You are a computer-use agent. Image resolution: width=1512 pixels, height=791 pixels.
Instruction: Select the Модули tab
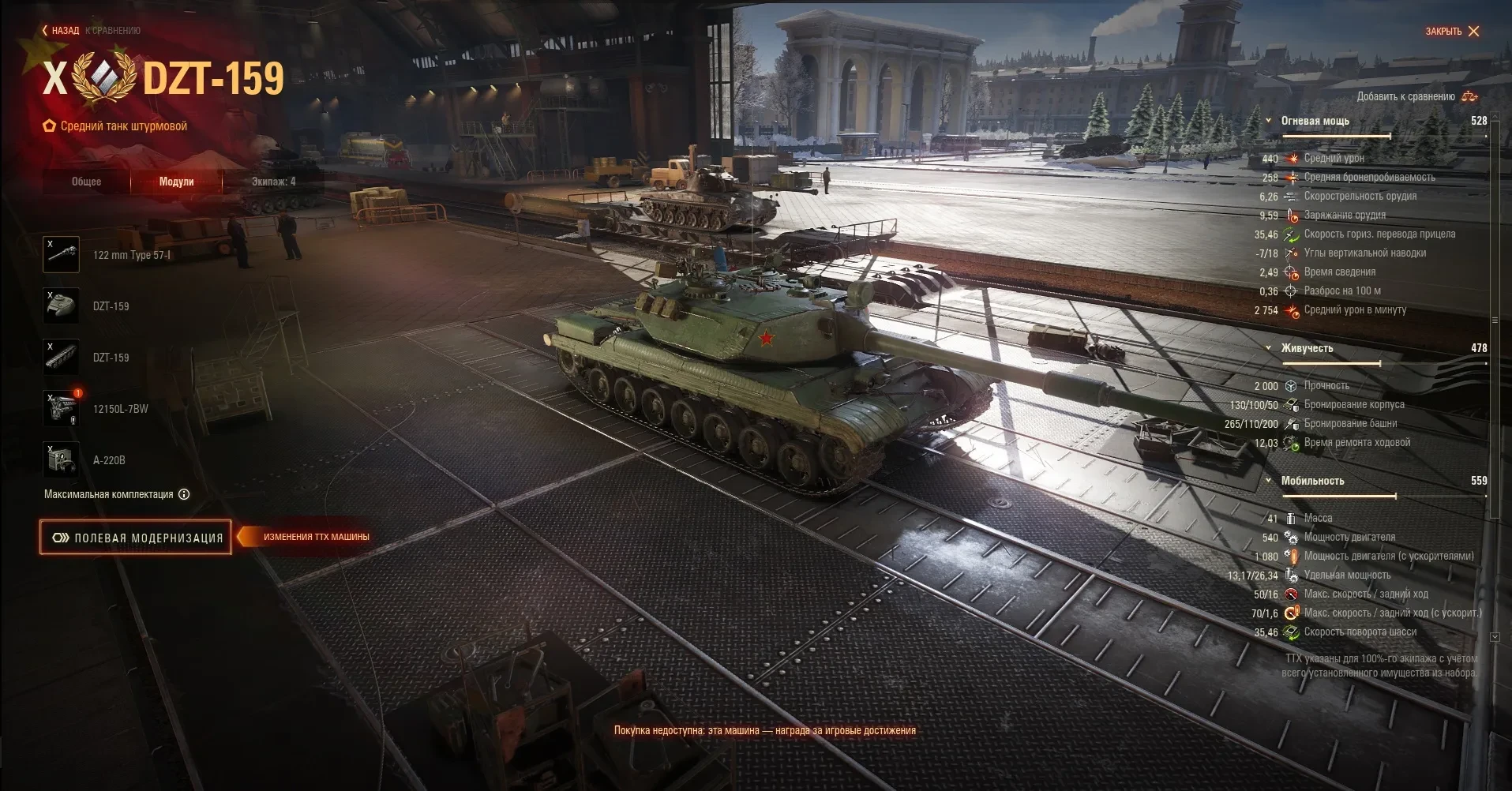pos(176,182)
